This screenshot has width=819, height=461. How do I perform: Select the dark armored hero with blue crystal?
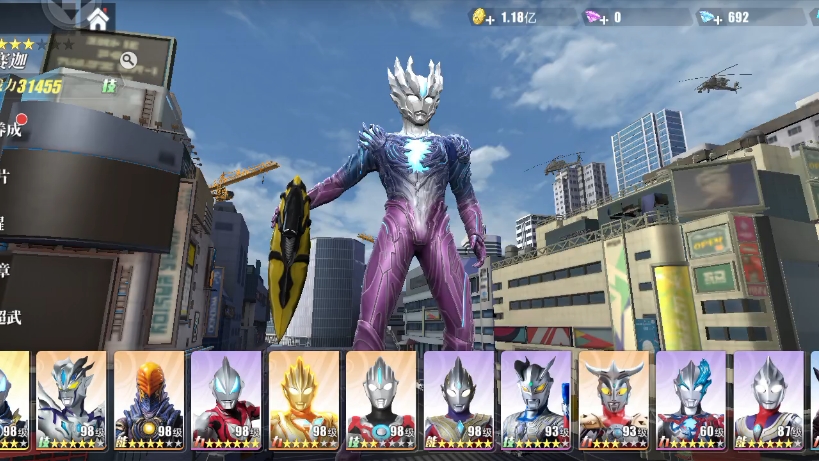(71, 400)
